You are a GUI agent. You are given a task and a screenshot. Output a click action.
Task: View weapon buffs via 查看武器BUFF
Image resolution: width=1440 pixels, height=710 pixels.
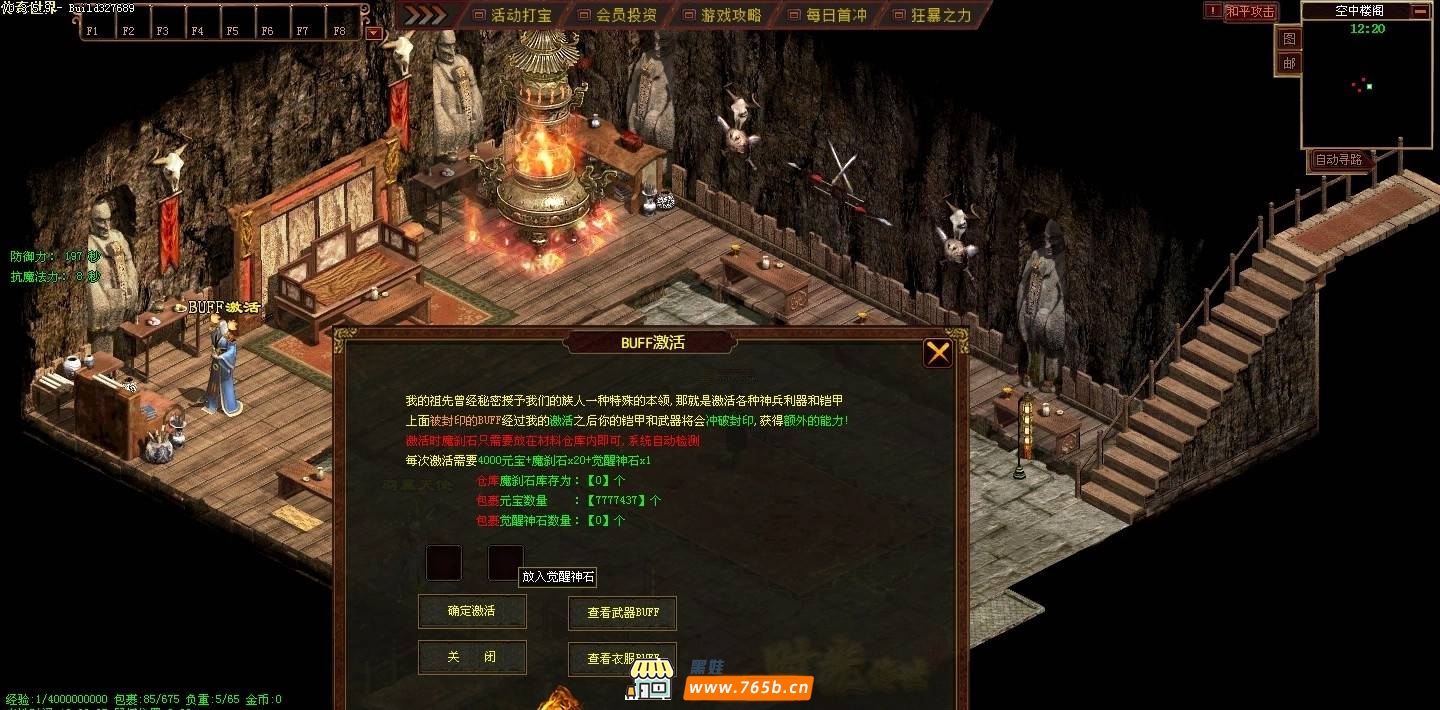(x=622, y=613)
